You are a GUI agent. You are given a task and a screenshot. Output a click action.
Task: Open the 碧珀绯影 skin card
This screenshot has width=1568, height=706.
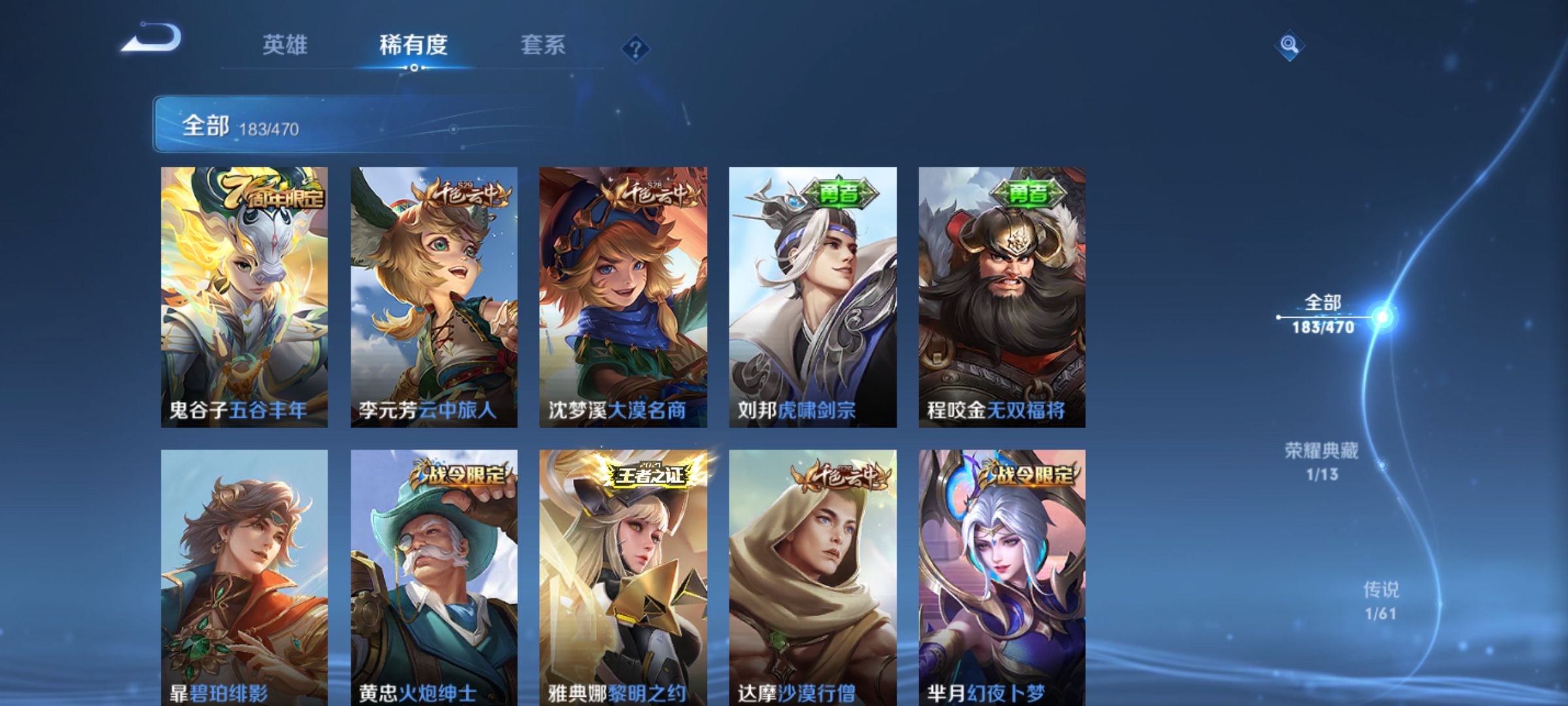point(244,575)
